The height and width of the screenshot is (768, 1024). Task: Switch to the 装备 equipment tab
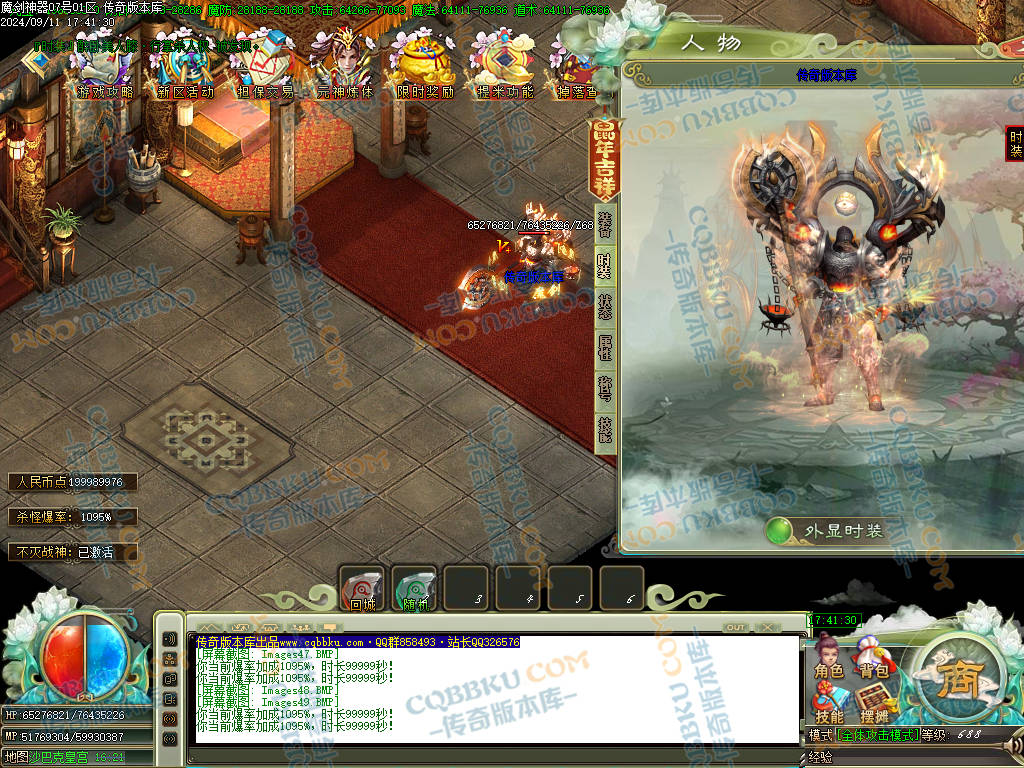click(605, 223)
